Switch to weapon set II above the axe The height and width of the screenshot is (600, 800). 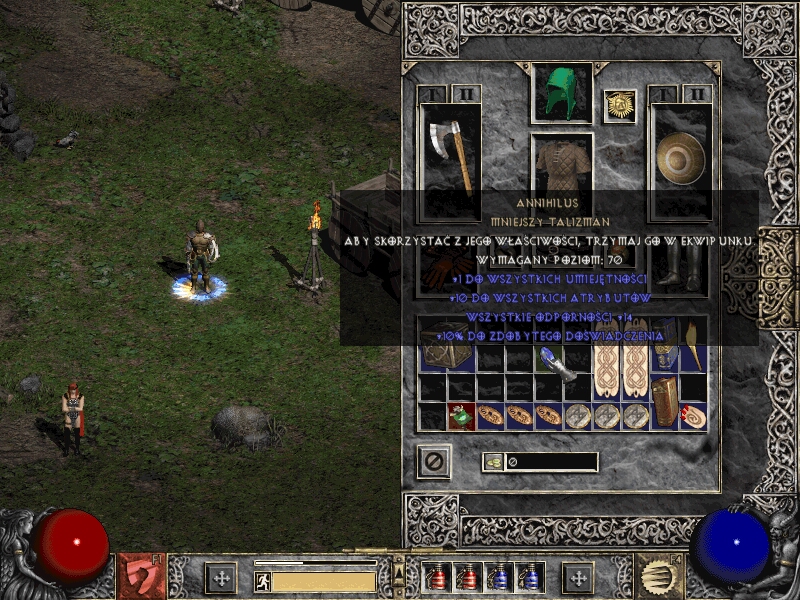coord(464,94)
